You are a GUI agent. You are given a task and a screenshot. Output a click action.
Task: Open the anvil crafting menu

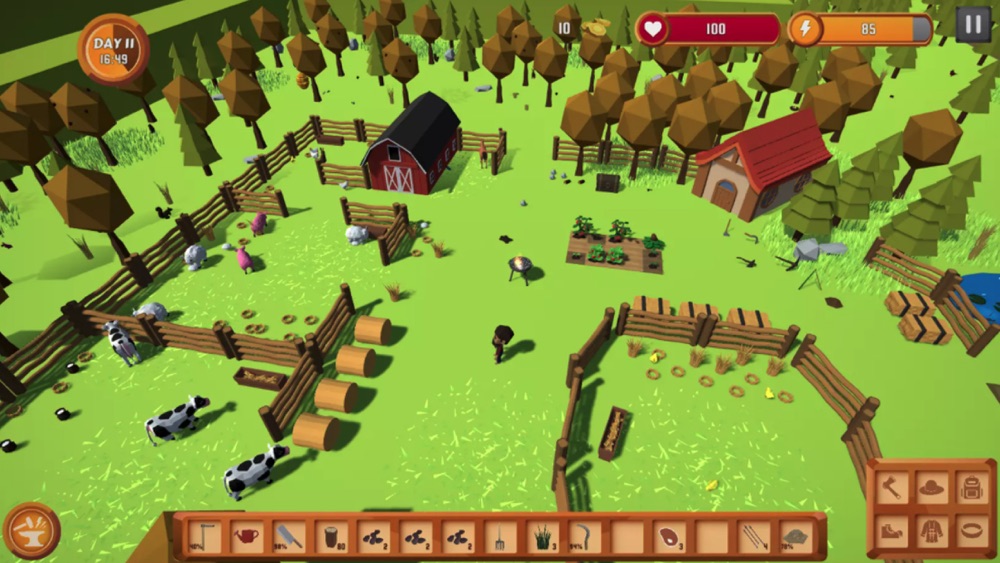pyautogui.click(x=31, y=531)
